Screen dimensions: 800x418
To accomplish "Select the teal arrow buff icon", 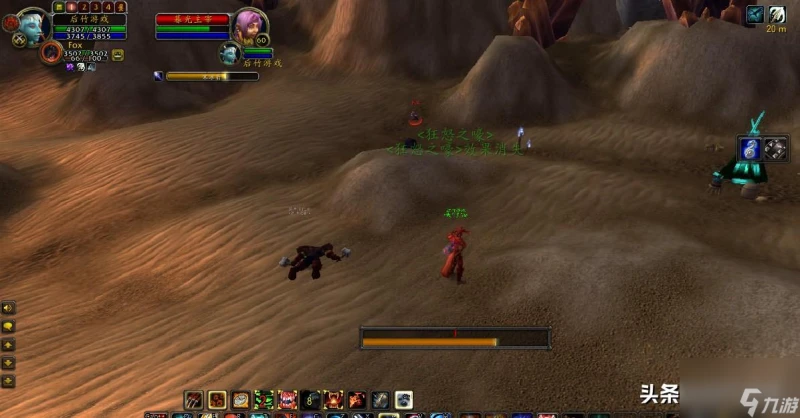I will pyautogui.click(x=755, y=14).
